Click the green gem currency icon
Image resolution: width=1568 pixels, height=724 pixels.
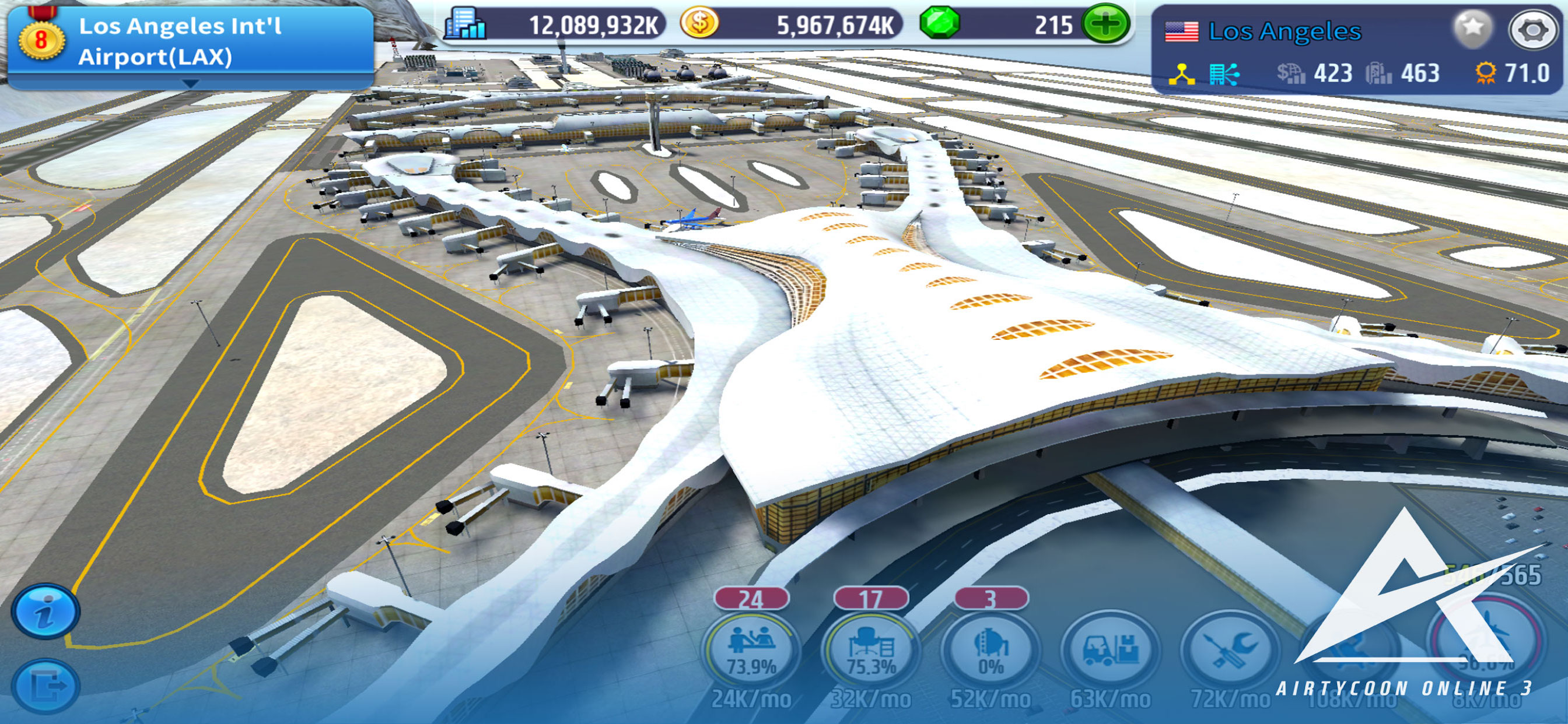(939, 24)
